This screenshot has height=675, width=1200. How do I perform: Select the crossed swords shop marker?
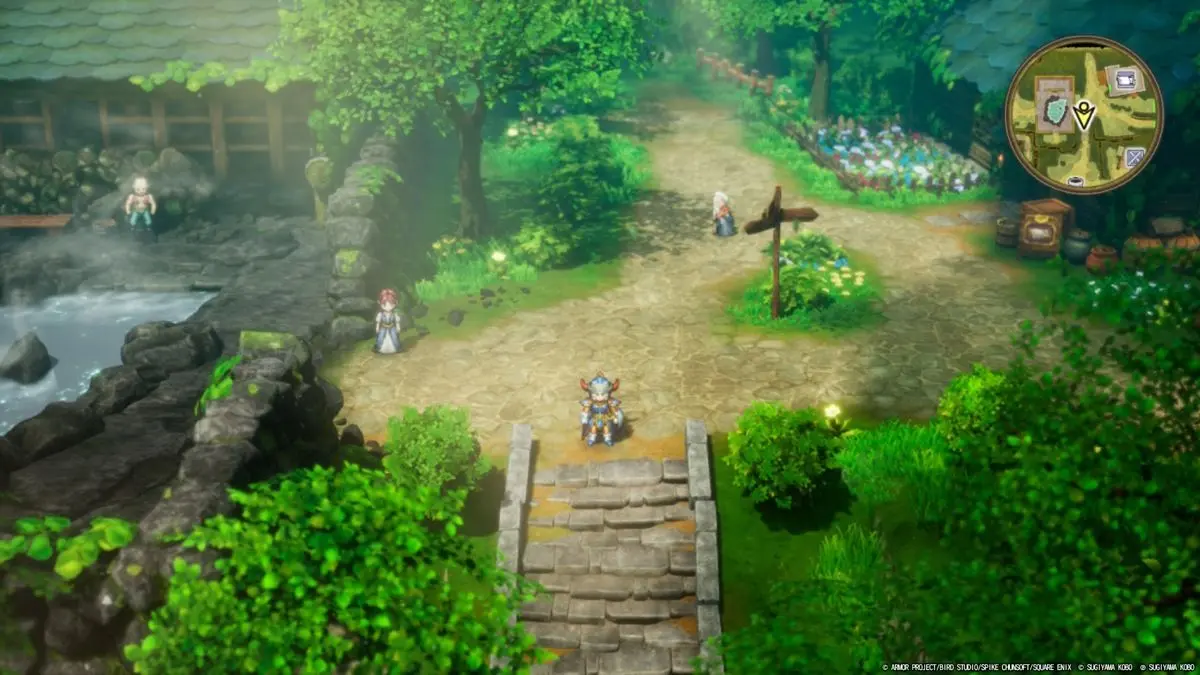[x=1134, y=157]
